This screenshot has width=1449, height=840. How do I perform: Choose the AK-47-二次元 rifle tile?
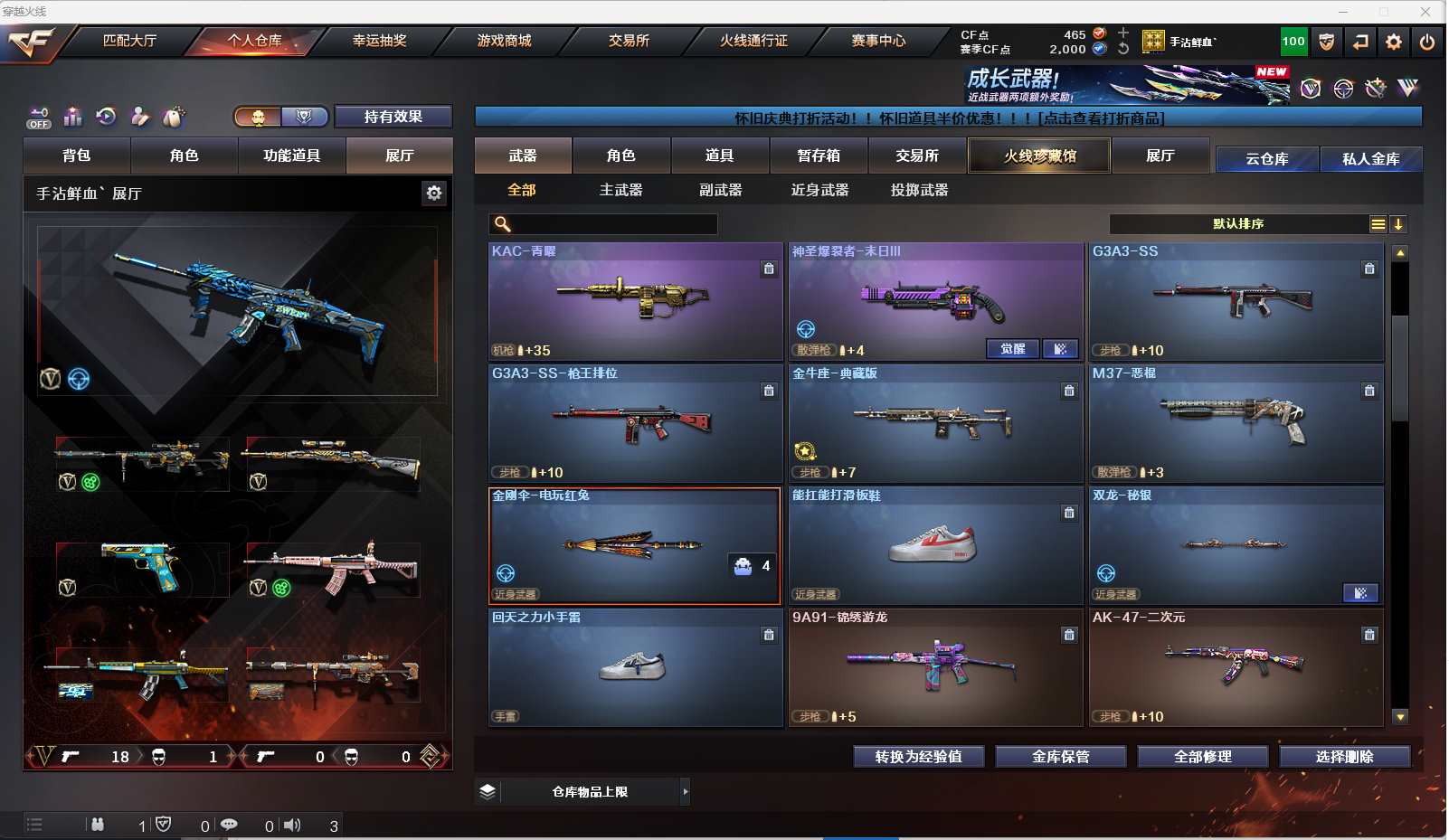(1236, 666)
